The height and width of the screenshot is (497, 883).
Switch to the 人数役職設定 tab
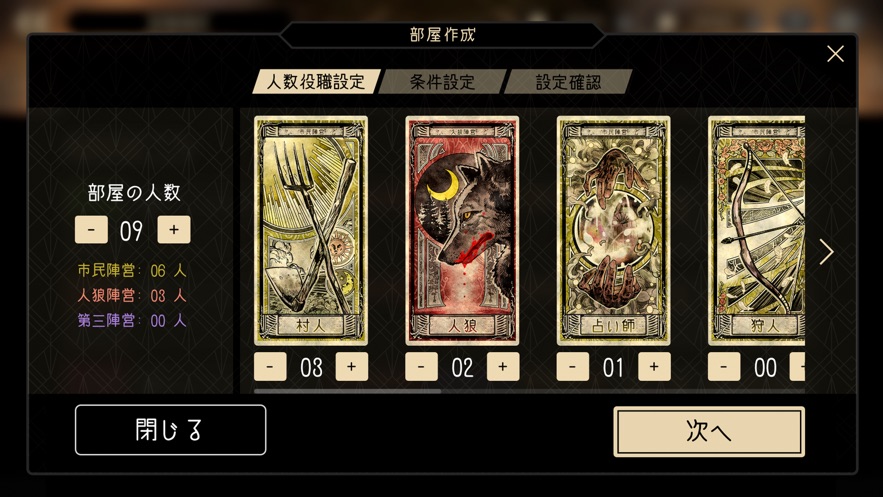[316, 82]
